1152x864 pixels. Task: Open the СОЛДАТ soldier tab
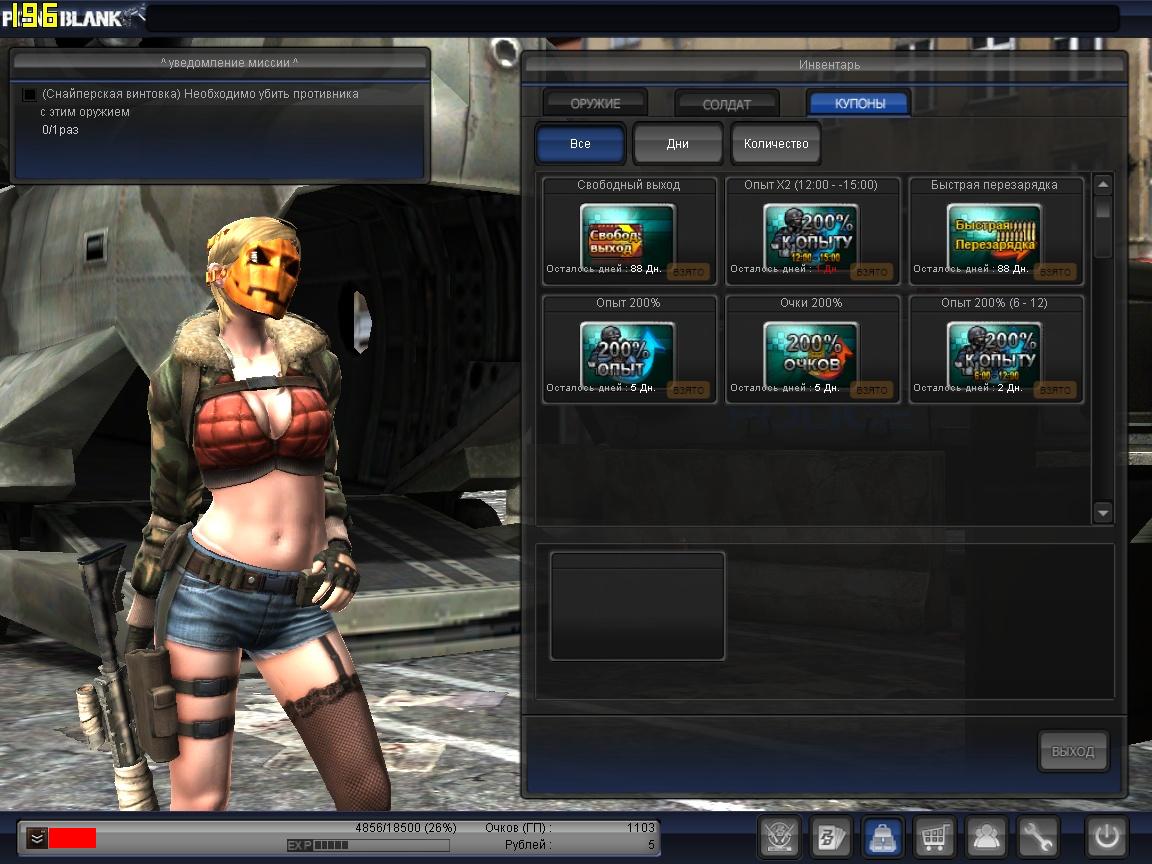click(727, 104)
